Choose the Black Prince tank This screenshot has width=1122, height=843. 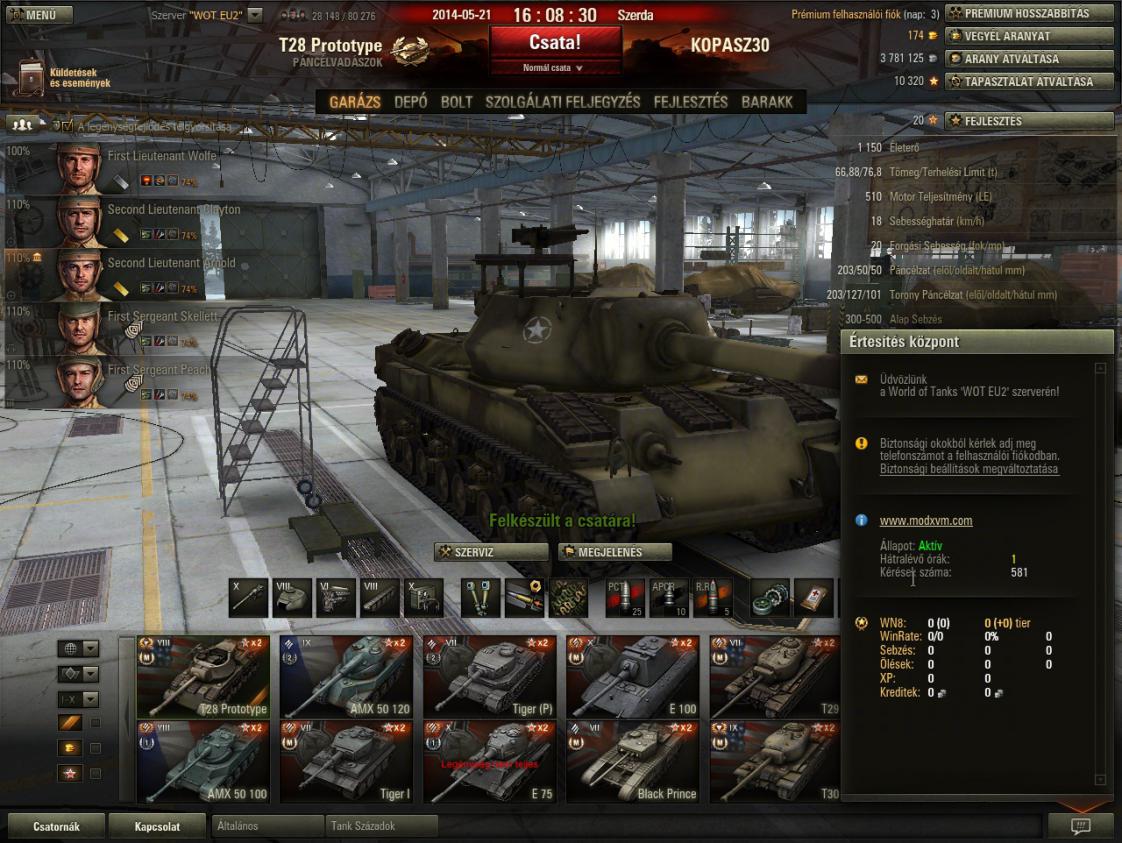click(x=632, y=762)
